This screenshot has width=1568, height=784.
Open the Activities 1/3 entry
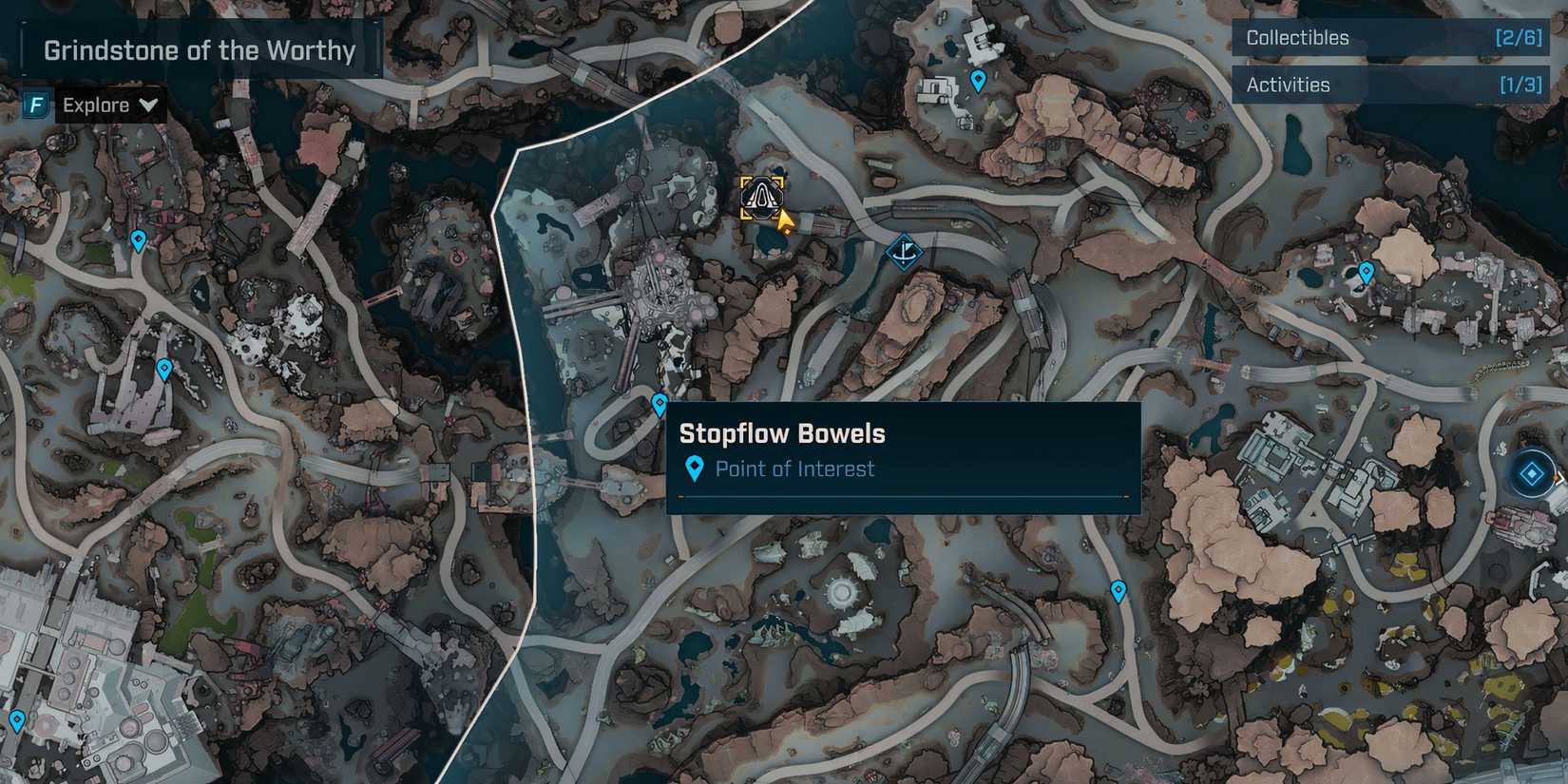point(1389,85)
